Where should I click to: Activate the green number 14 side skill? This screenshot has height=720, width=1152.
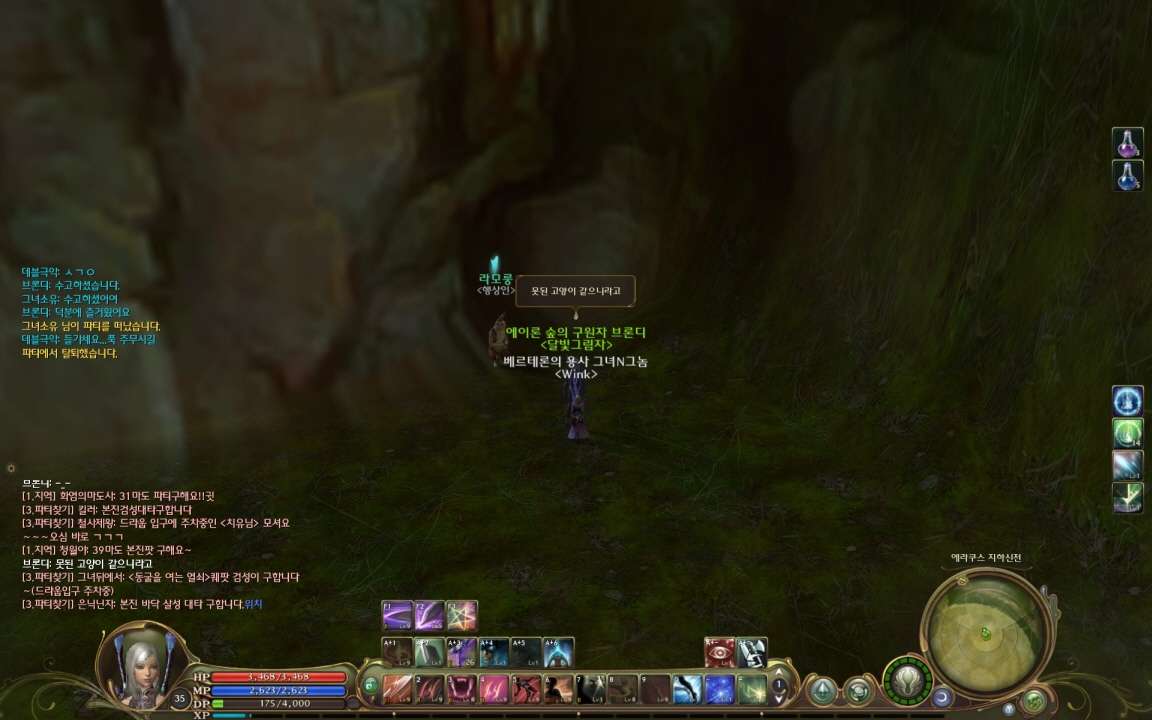[1128, 433]
